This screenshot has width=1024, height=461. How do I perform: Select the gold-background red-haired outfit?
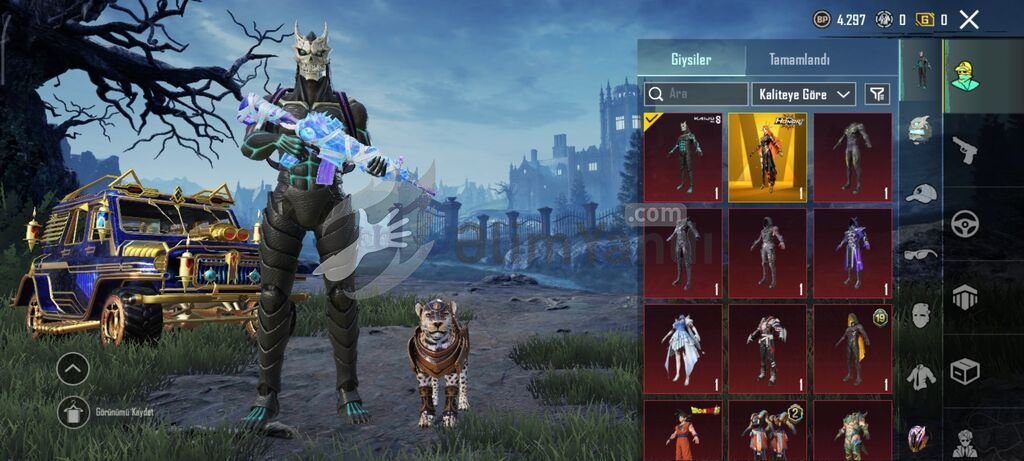[767, 157]
